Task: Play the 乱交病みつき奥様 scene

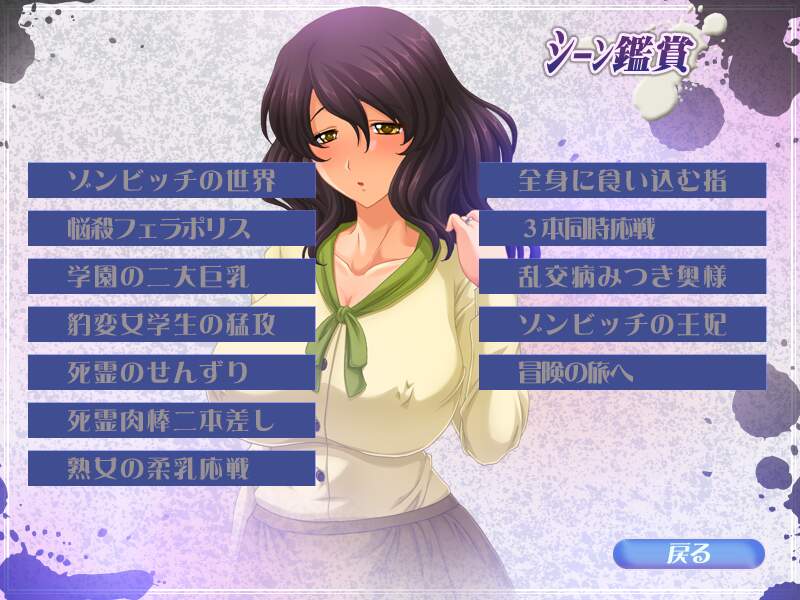Action: click(622, 276)
